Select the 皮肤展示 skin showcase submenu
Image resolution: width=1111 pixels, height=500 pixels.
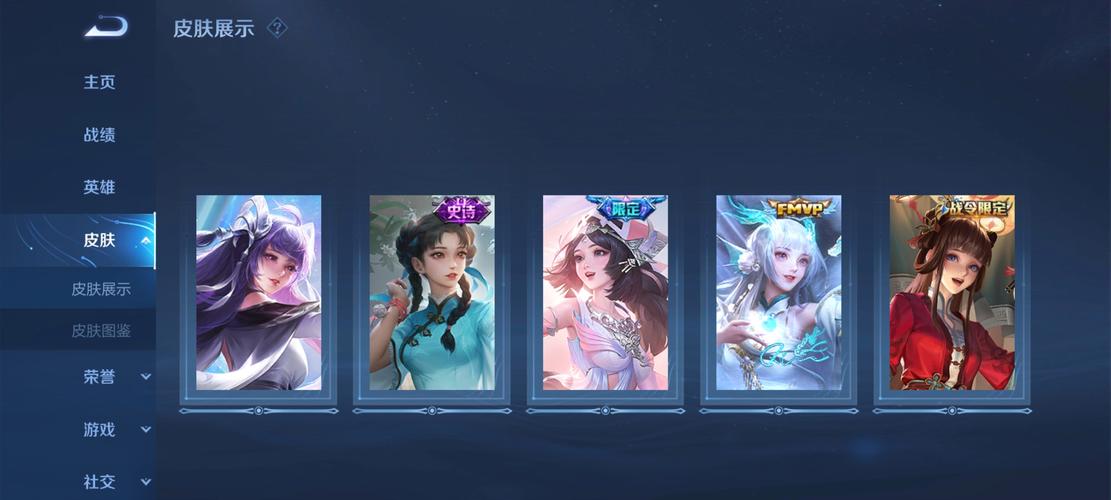point(101,289)
